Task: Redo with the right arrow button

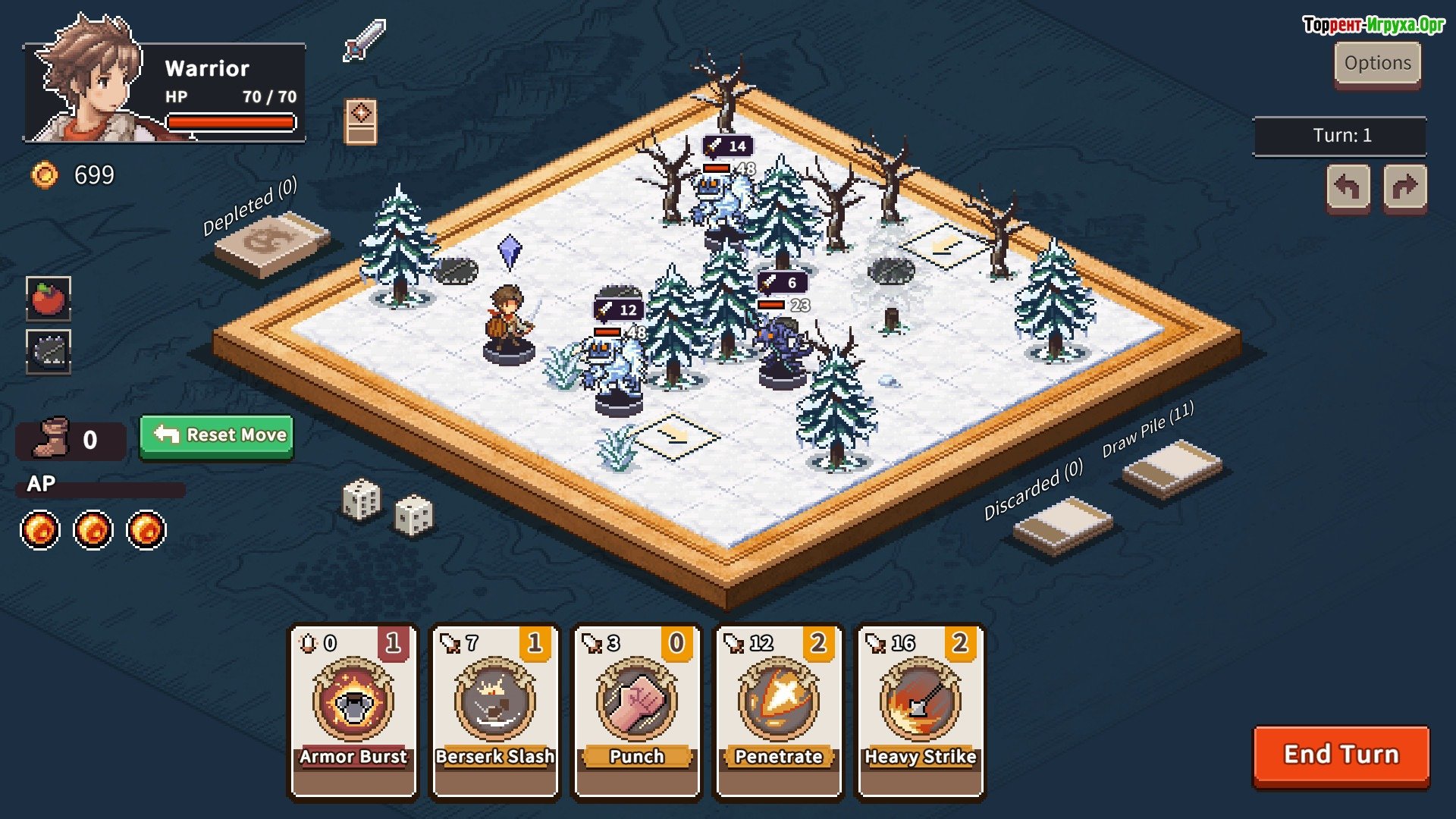Action: 1404,187
